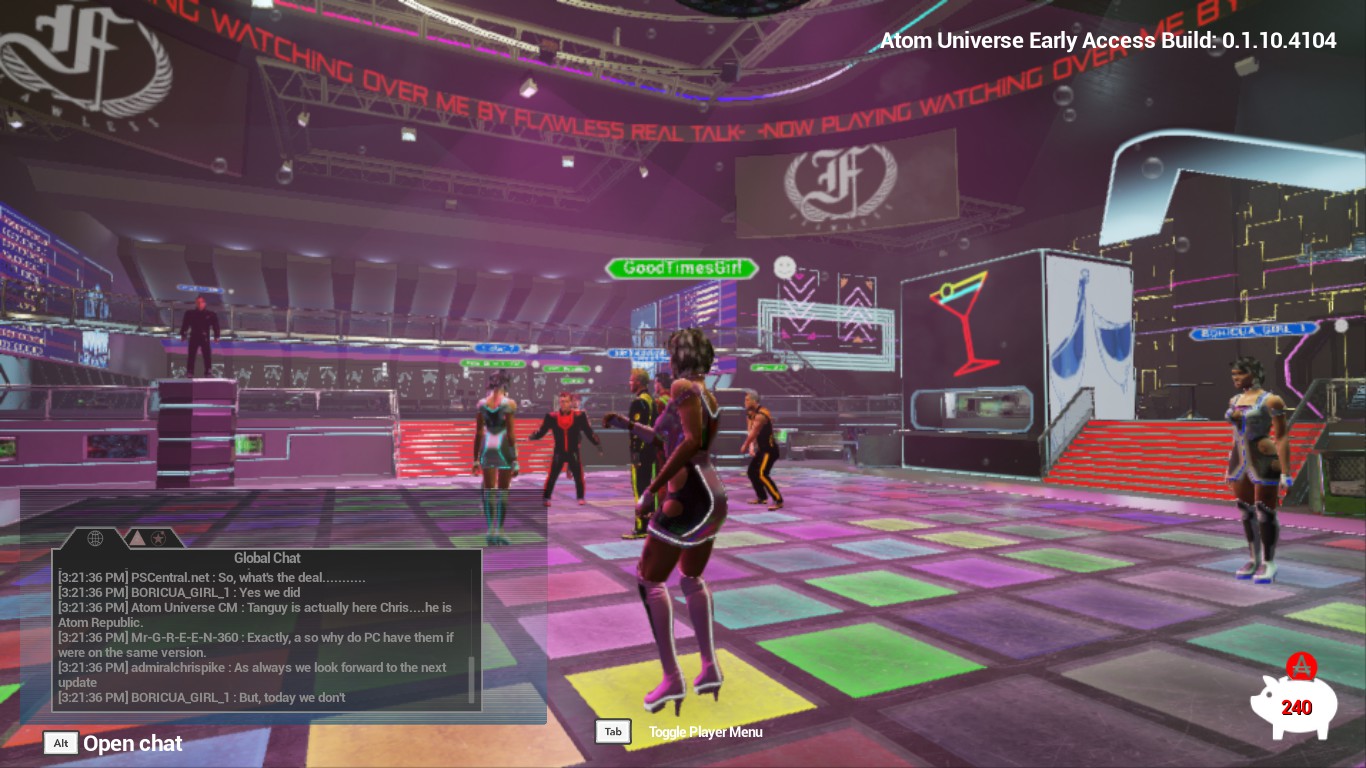This screenshot has height=768, width=1366.
Task: Open the chat tab with triangle and star icons
Action: coord(147,538)
